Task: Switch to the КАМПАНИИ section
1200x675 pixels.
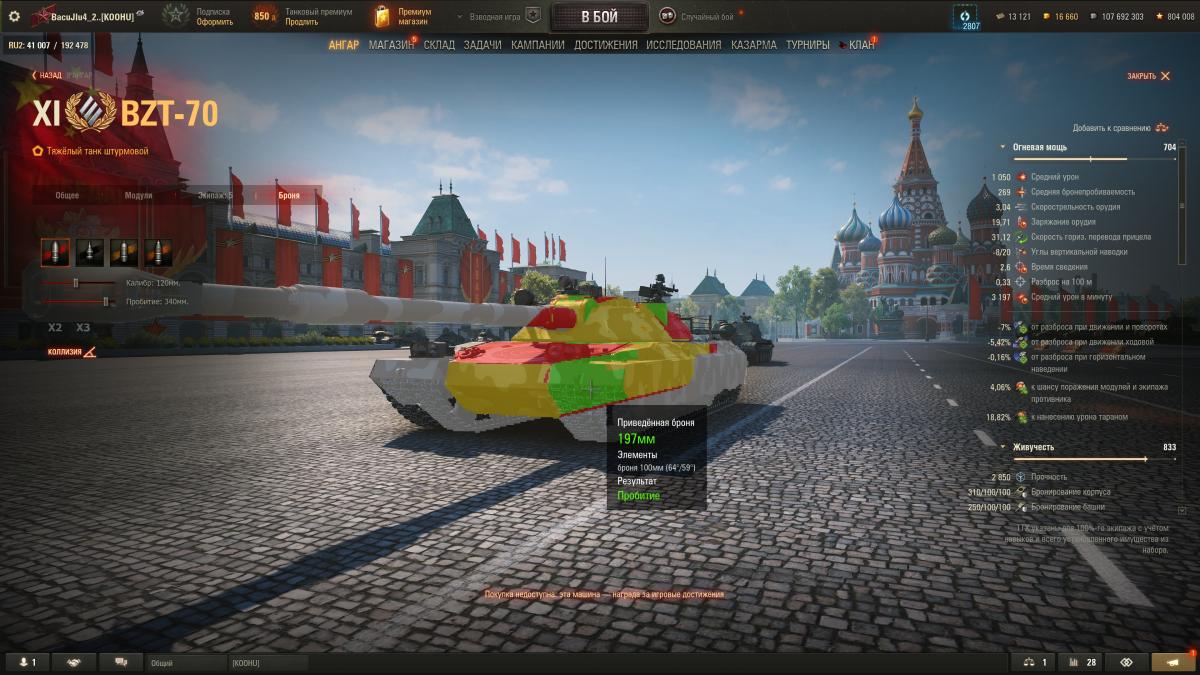Action: pyautogui.click(x=537, y=45)
